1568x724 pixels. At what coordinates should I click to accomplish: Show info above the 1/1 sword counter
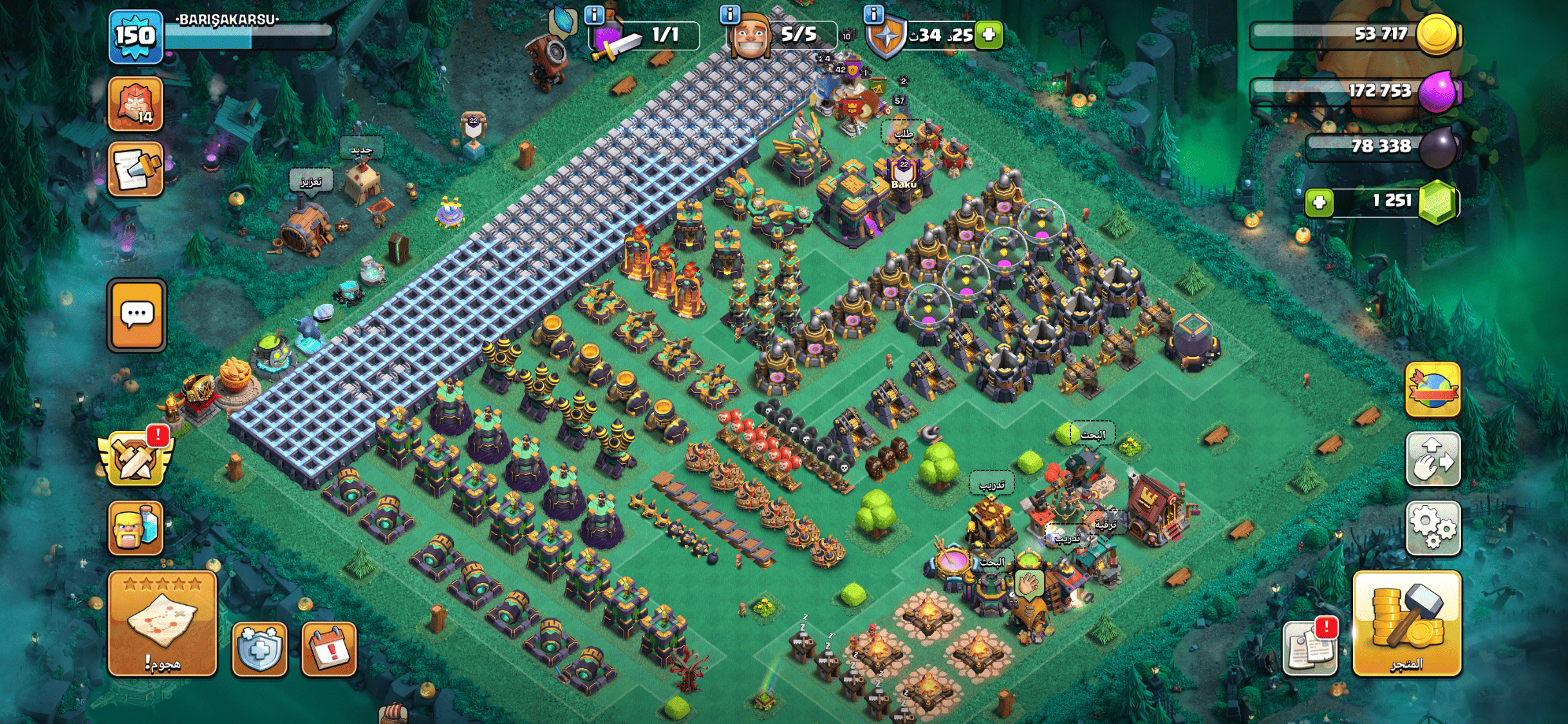click(593, 14)
